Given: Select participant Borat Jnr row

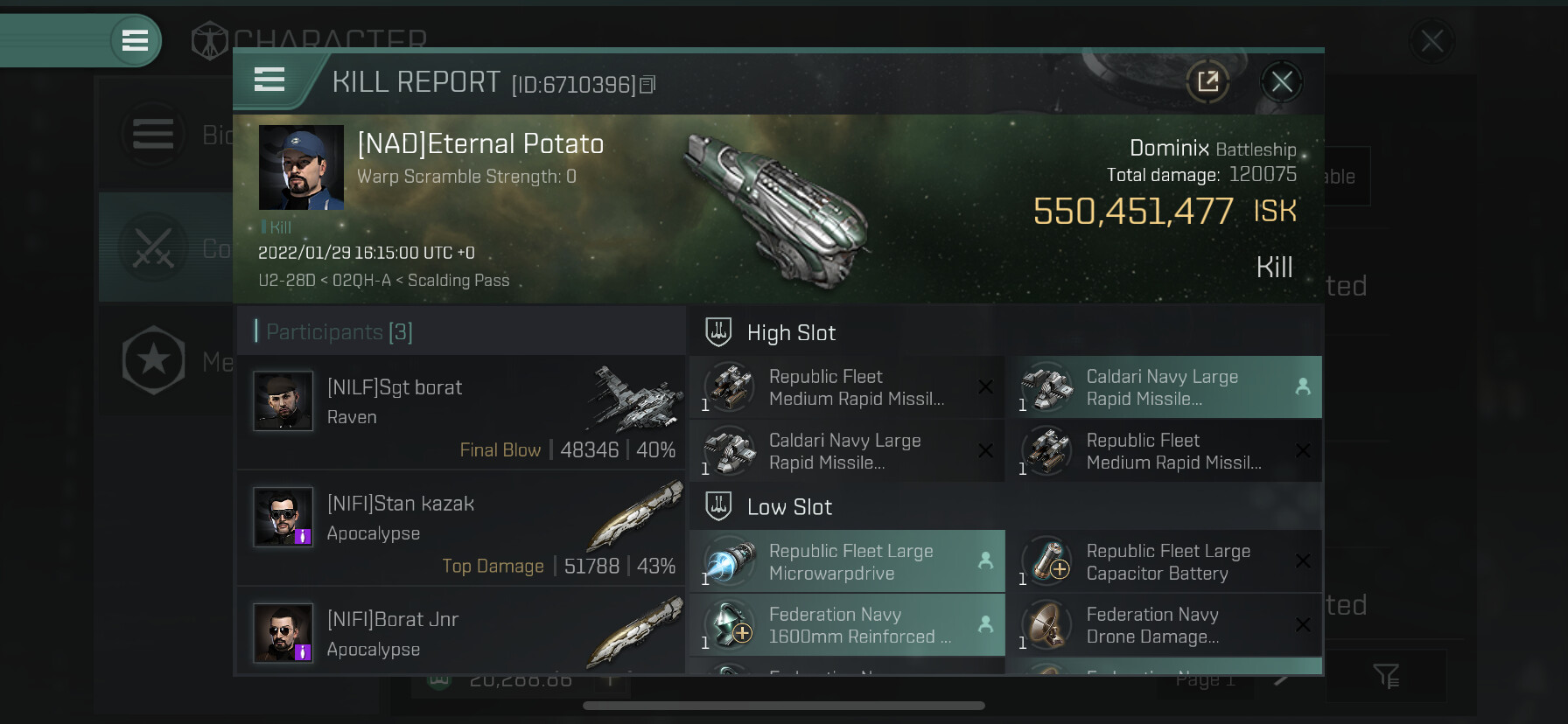Looking at the screenshot, I should click(x=461, y=631).
